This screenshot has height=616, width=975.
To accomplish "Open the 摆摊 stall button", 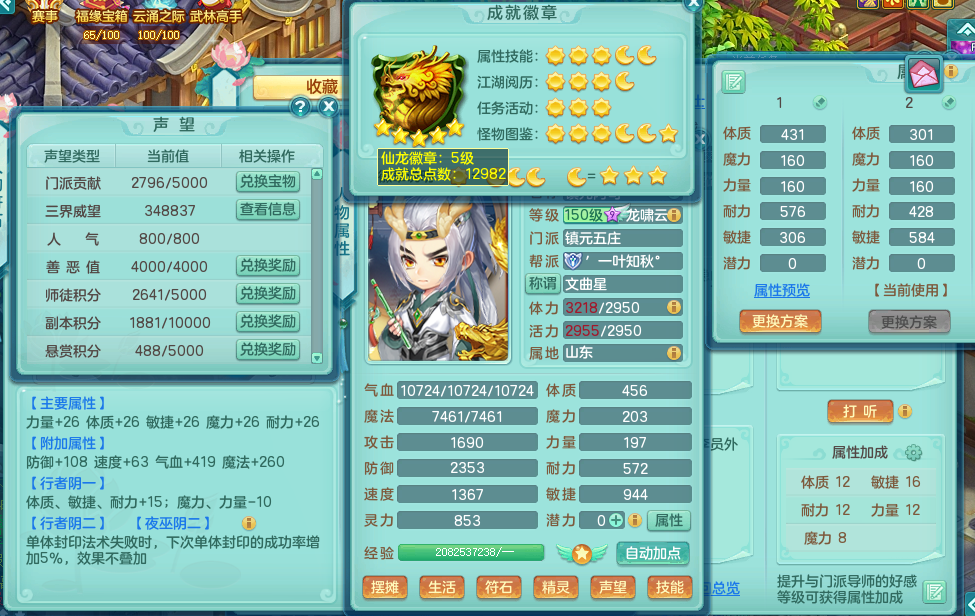I will tap(384, 588).
